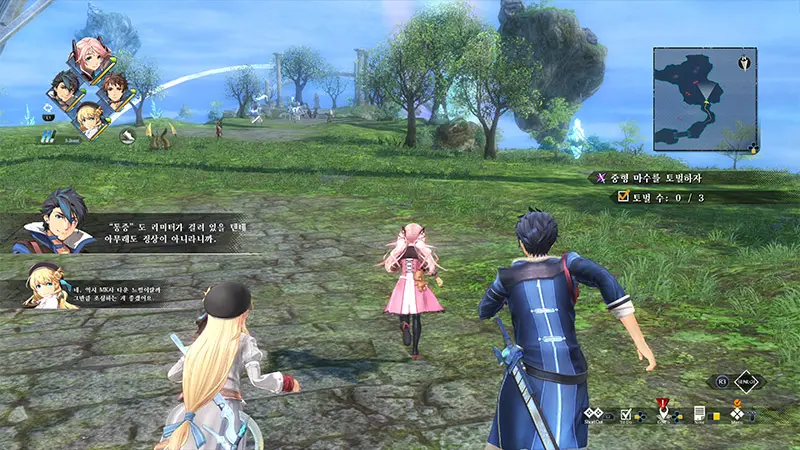Select the blonde girl's party portrait
This screenshot has height=450, width=800.
91,120
